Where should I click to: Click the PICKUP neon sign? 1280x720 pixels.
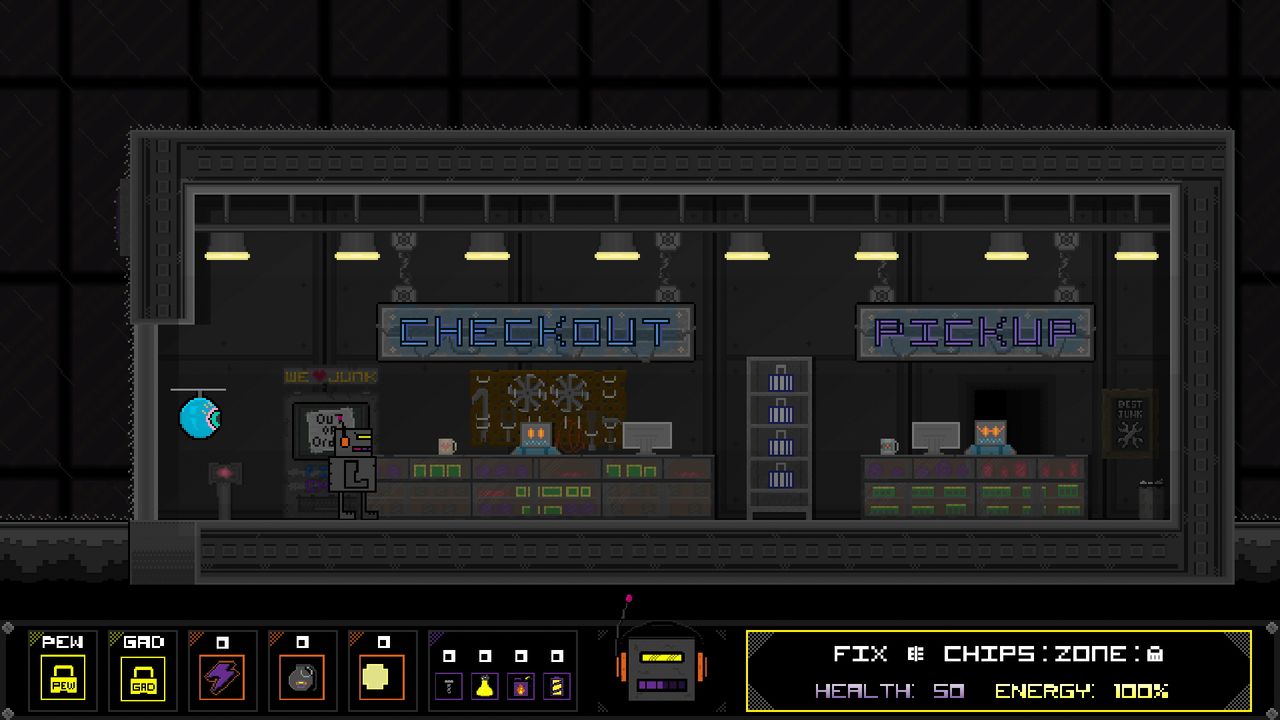(x=973, y=331)
